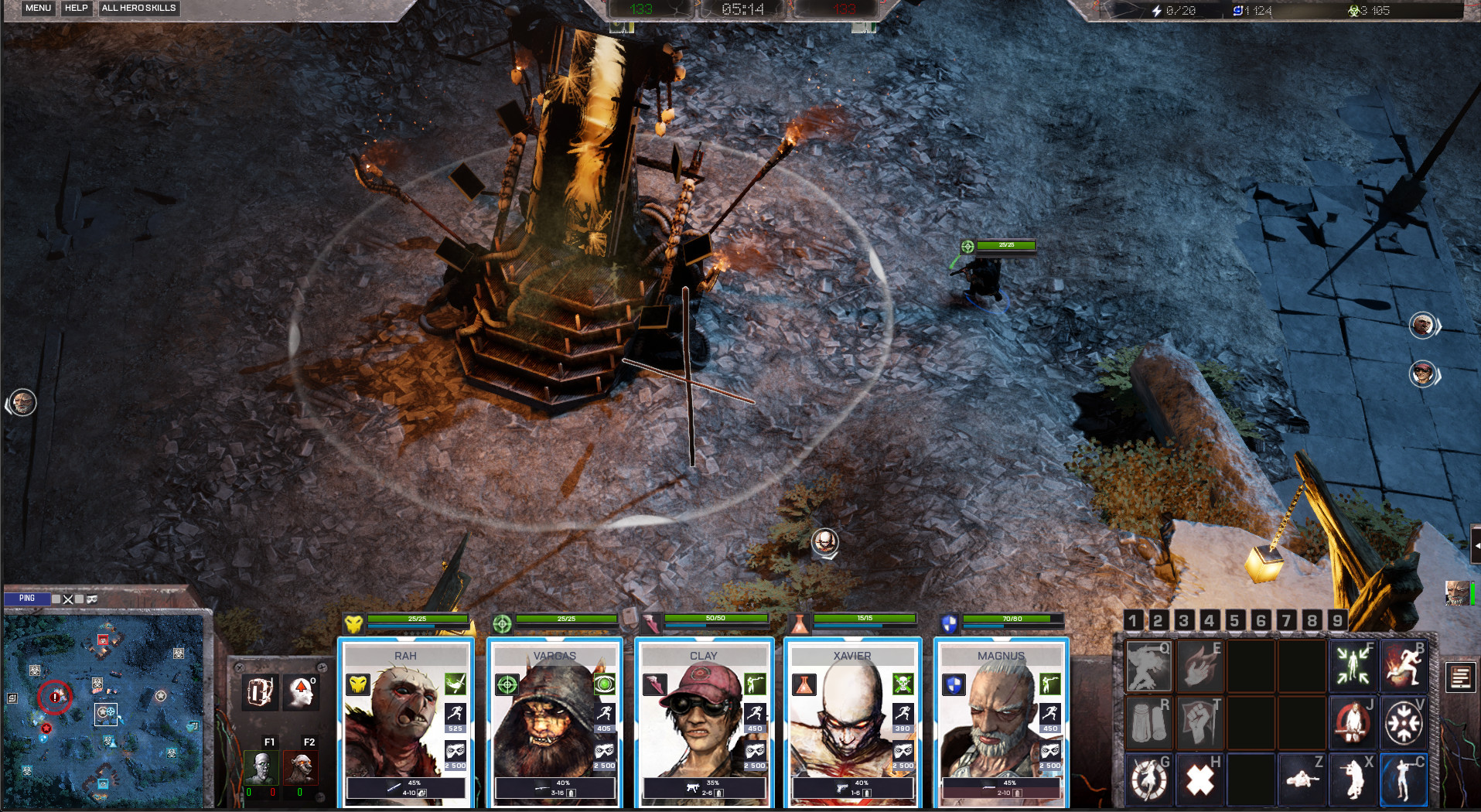Use the Q melee attack skill
Viewport: 1481px width, 812px height.
1148,666
